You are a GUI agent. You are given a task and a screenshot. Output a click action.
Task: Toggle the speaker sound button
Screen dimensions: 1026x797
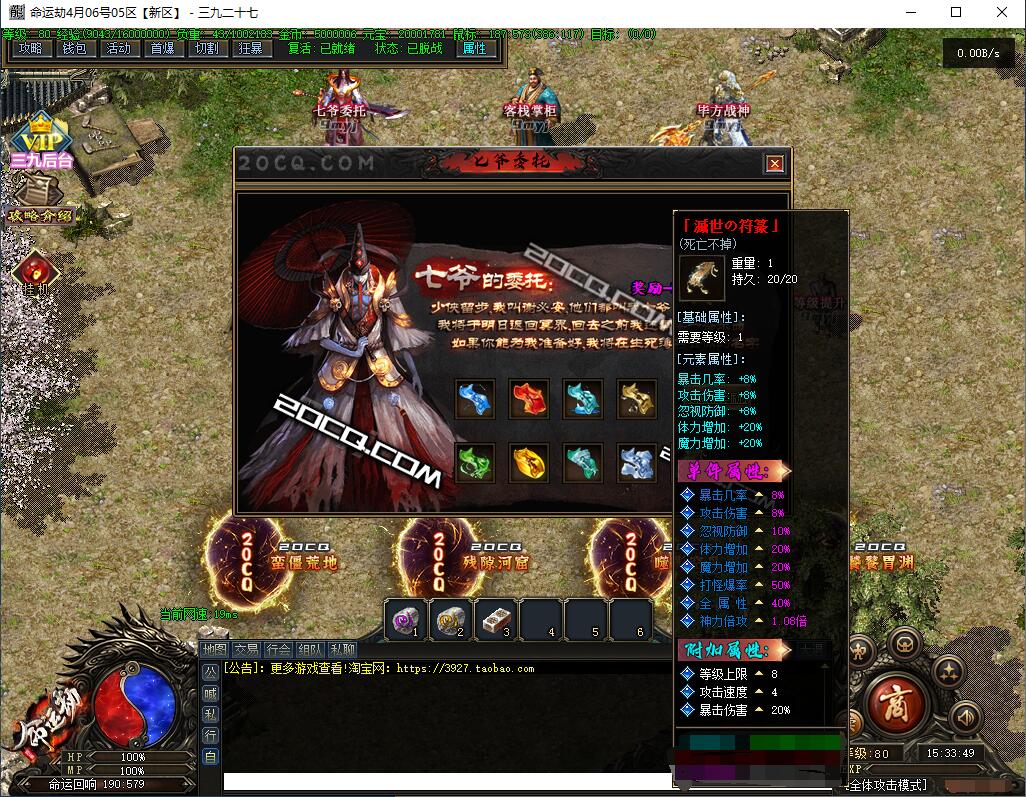(x=965, y=716)
